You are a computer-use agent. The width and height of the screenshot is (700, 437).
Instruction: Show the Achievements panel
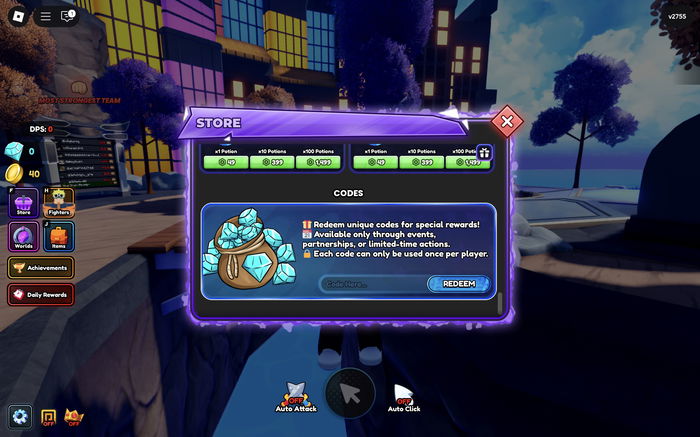pos(40,268)
